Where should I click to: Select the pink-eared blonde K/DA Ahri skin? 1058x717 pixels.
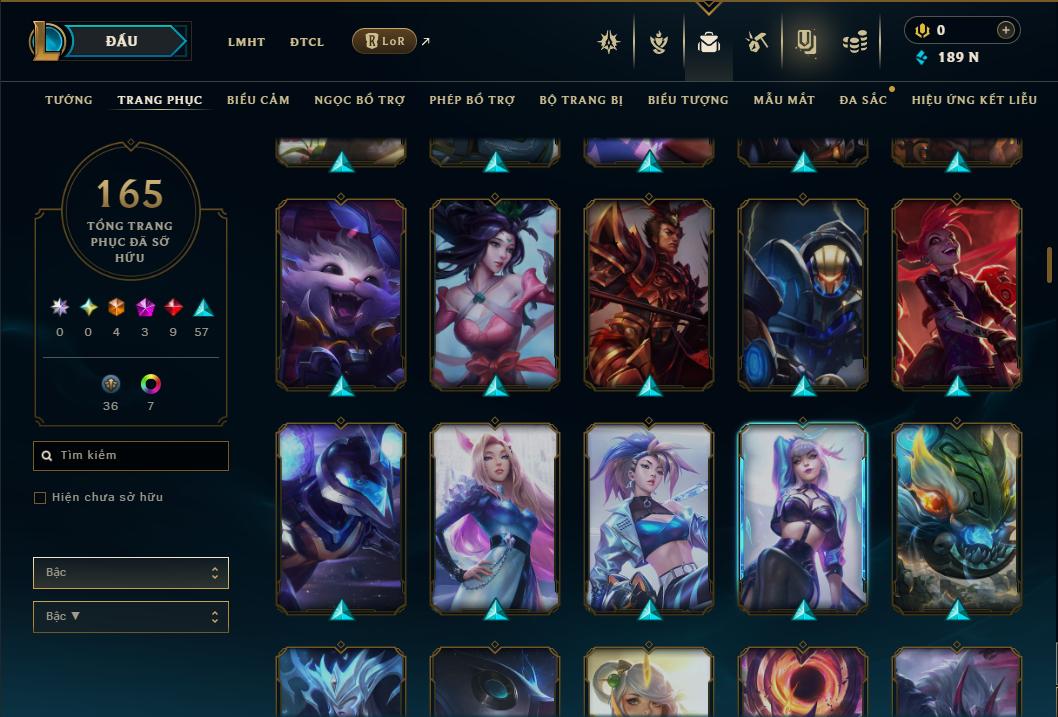[x=495, y=516]
